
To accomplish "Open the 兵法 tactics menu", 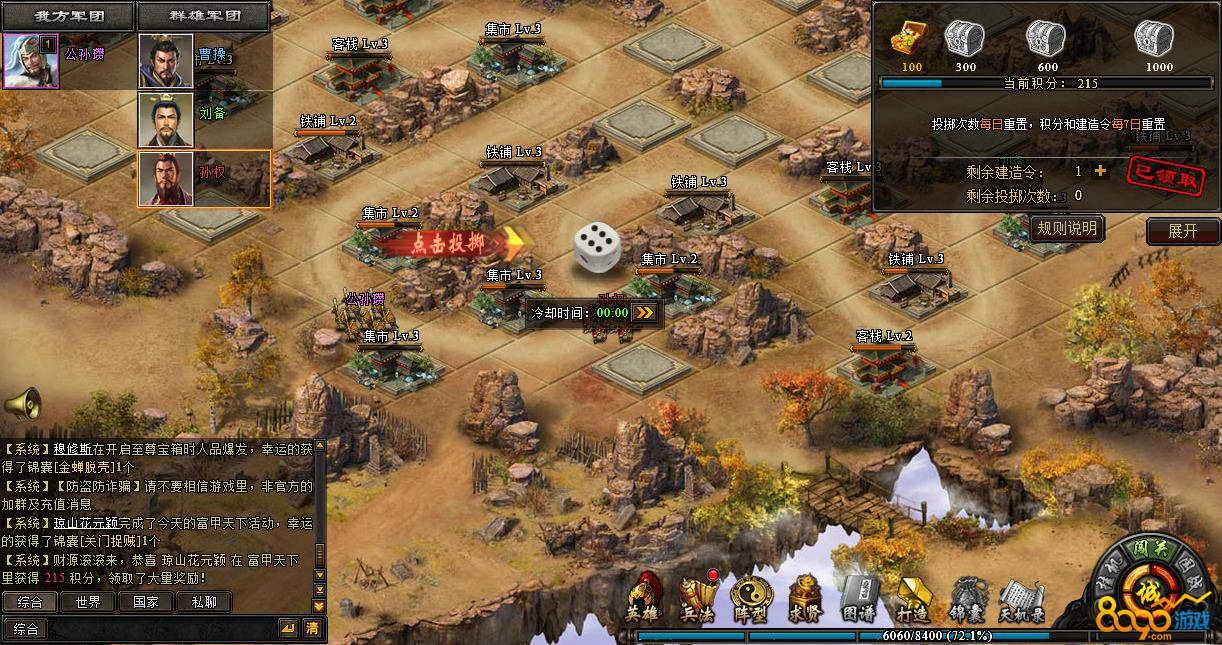I will [697, 598].
